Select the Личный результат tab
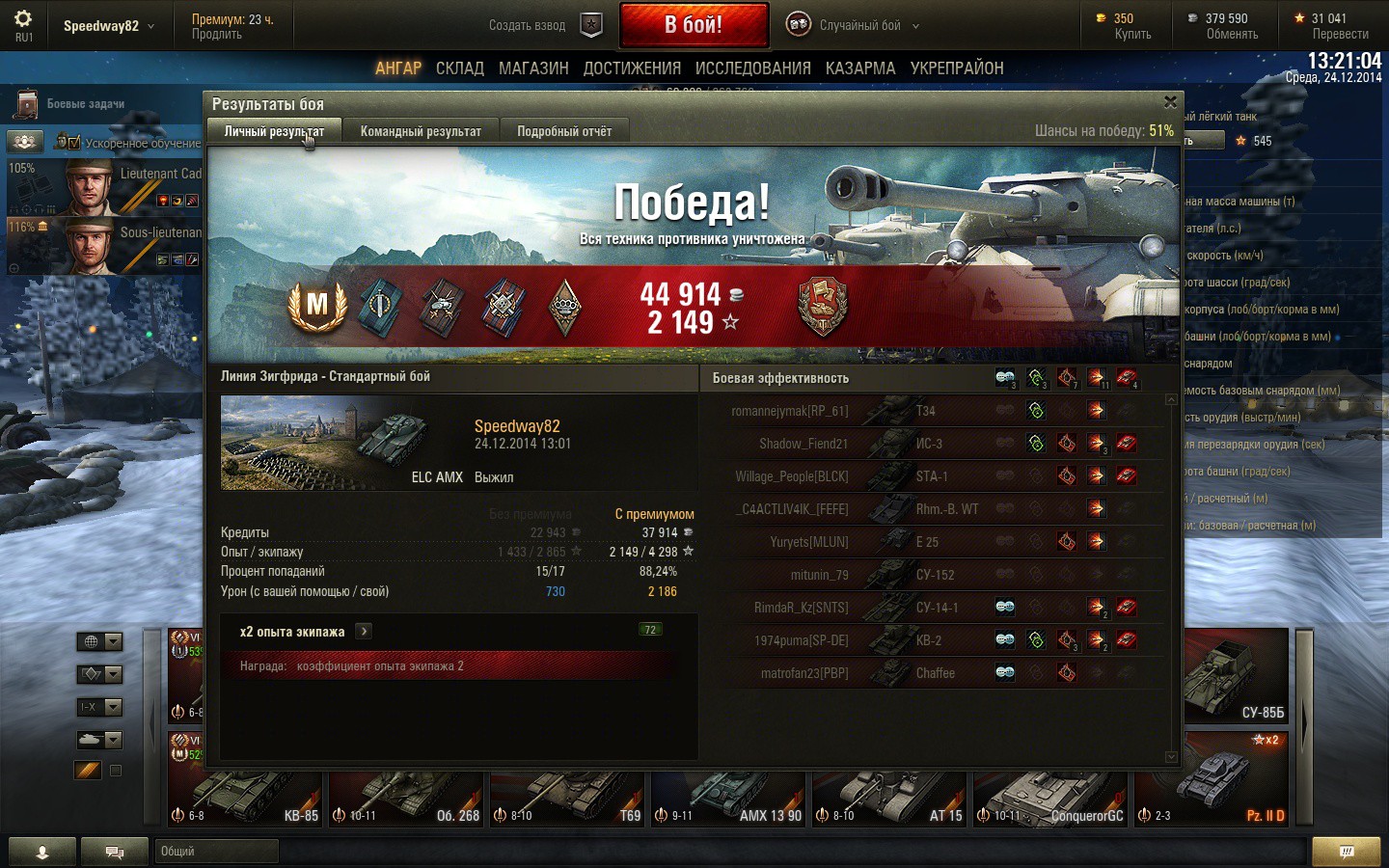Viewport: 1389px width, 868px height. click(x=274, y=131)
